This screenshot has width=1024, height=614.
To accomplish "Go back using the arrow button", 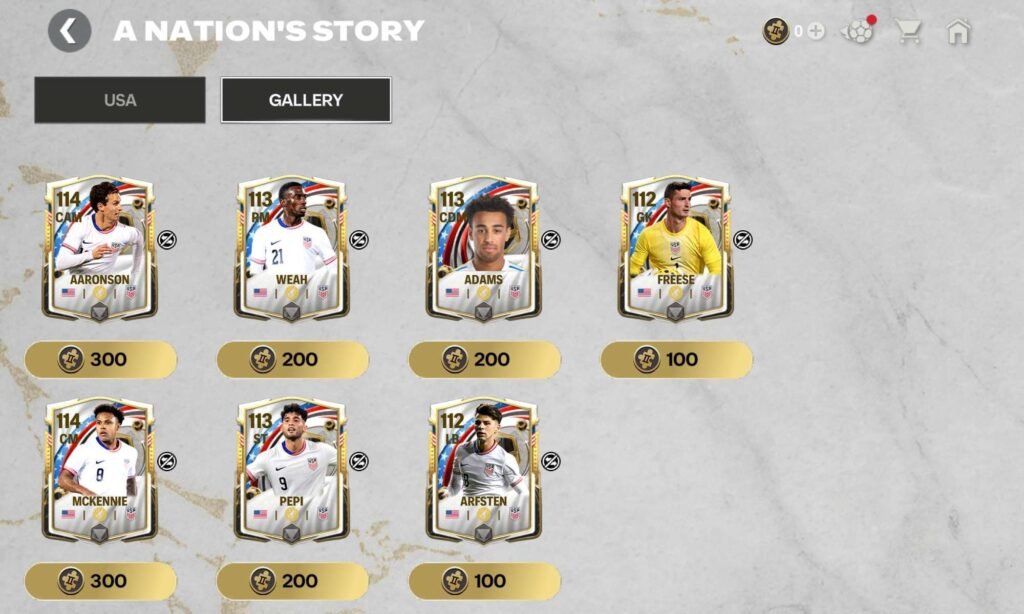I will (69, 31).
